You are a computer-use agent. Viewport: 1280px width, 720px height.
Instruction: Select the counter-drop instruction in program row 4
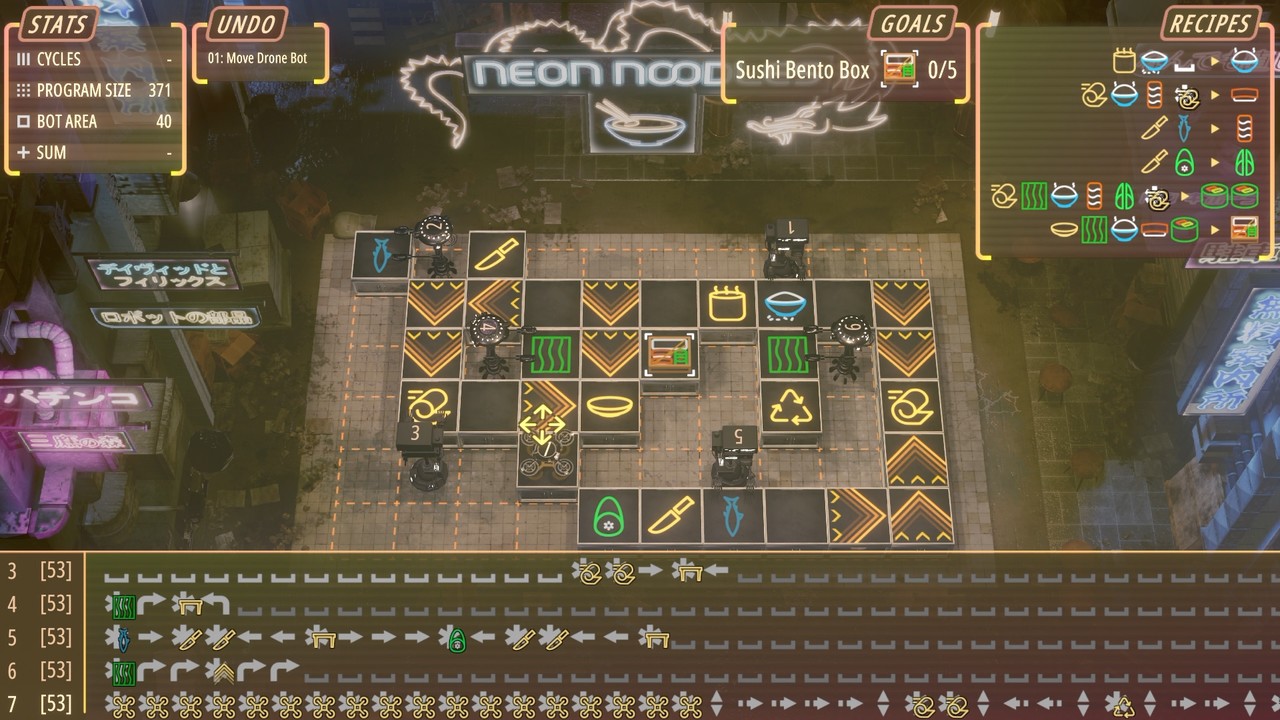pyautogui.click(x=191, y=604)
